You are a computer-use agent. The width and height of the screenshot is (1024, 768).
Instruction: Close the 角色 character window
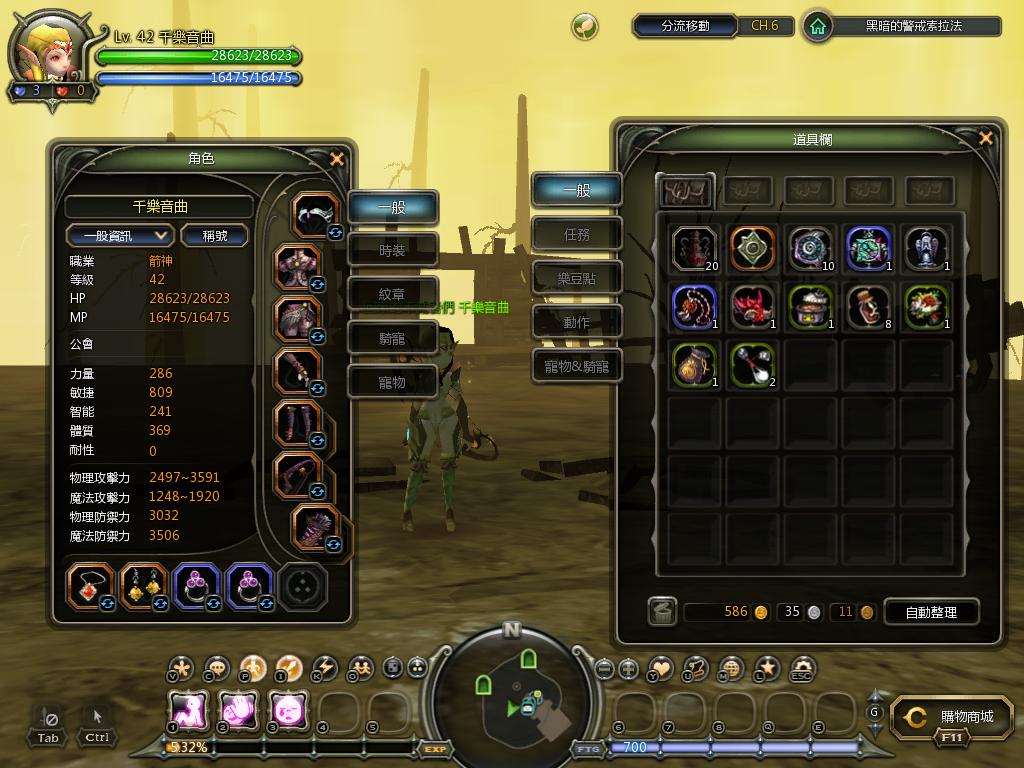(337, 158)
